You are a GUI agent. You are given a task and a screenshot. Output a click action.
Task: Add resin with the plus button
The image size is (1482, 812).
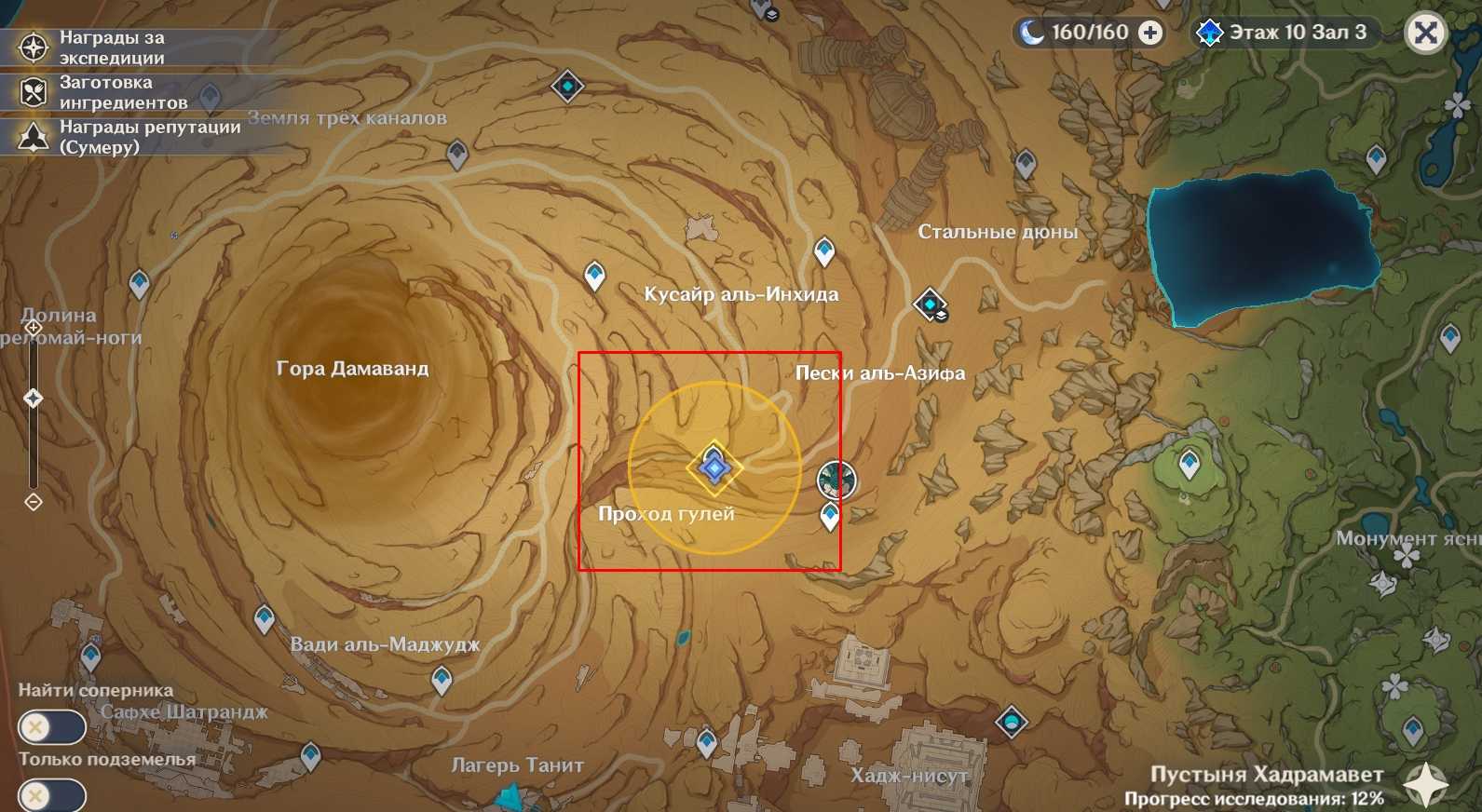coord(1151,33)
